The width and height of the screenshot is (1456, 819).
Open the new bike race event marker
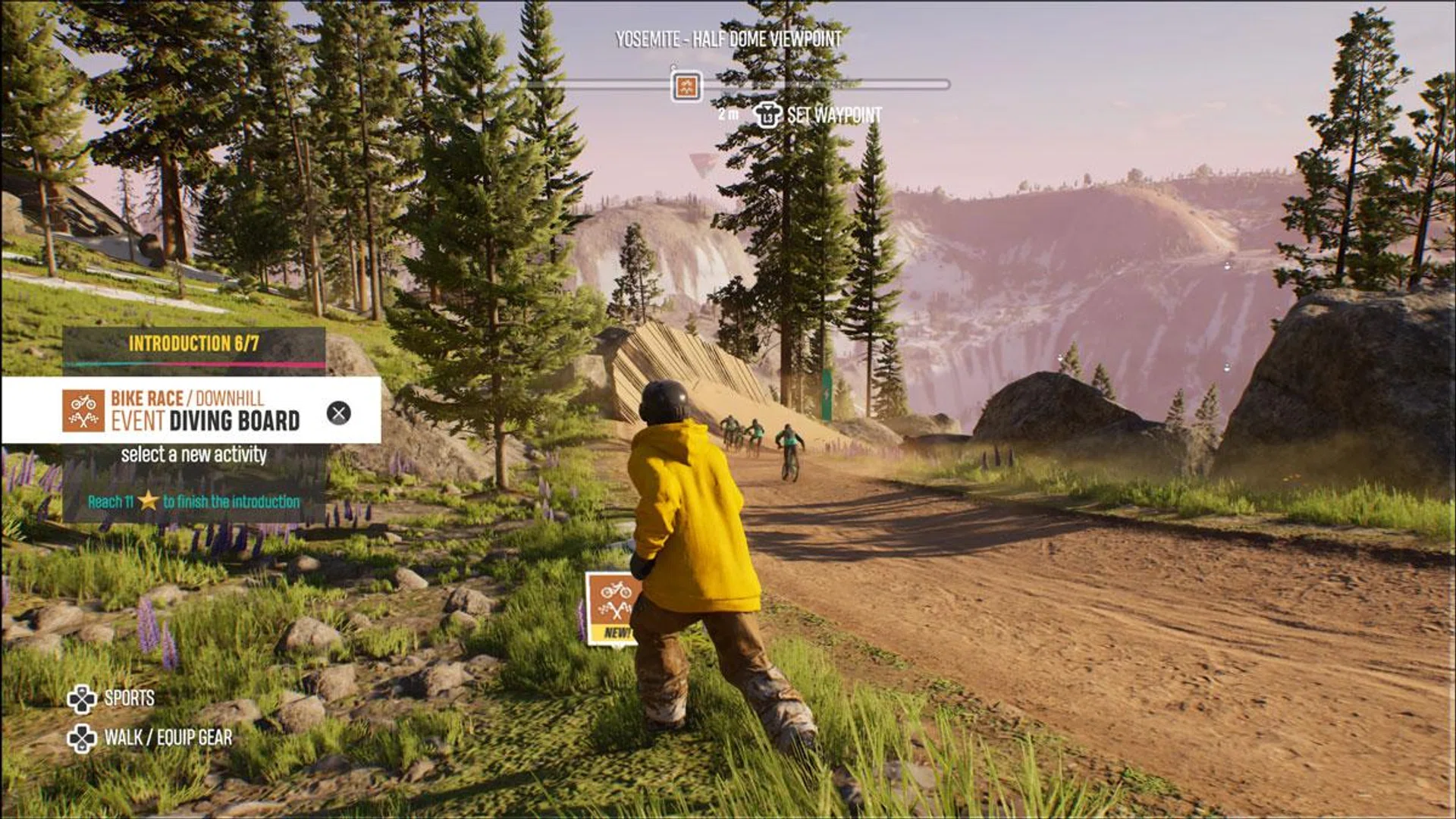coord(611,607)
